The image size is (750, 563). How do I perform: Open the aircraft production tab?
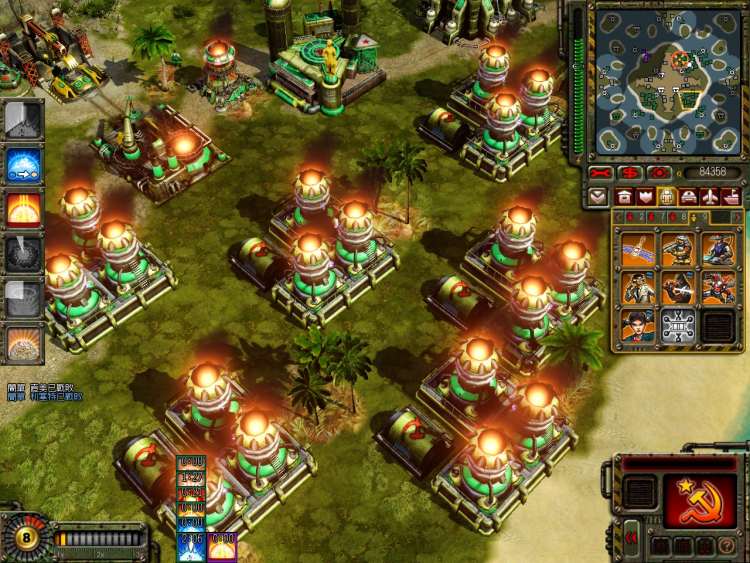711,196
